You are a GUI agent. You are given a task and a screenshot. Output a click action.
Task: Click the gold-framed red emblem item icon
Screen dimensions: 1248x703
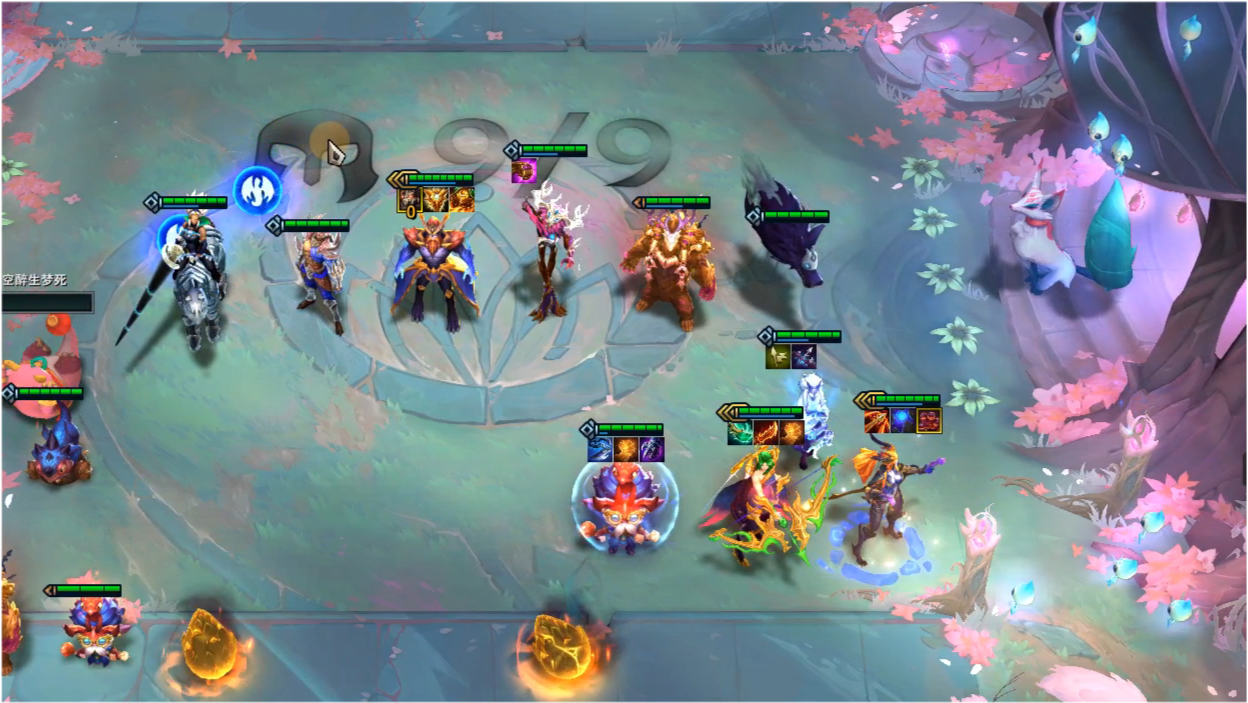929,421
